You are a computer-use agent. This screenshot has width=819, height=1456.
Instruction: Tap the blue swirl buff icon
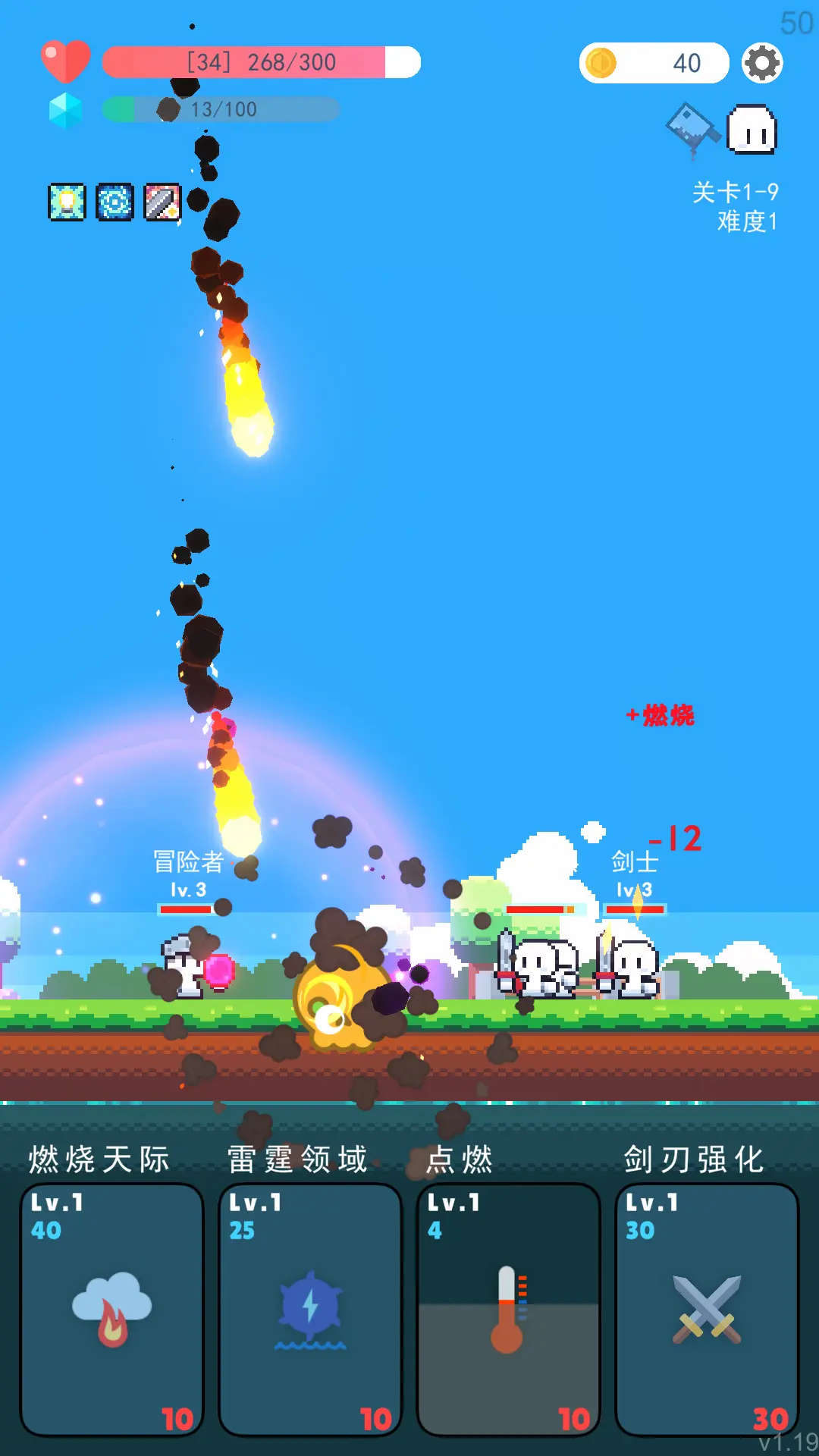(x=115, y=202)
